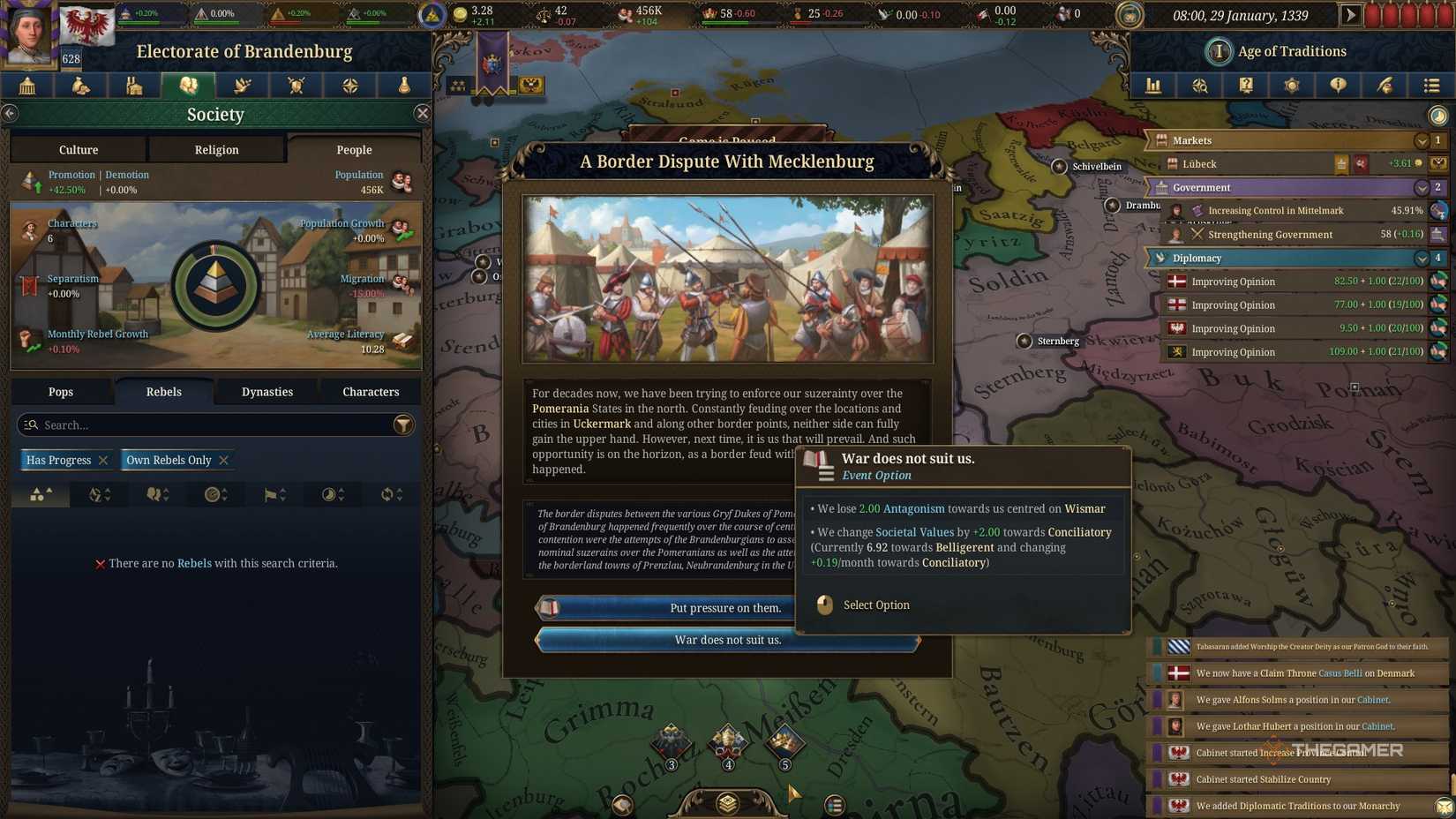Expand the Government section
This screenshot has height=819, width=1456.
click(1422, 187)
